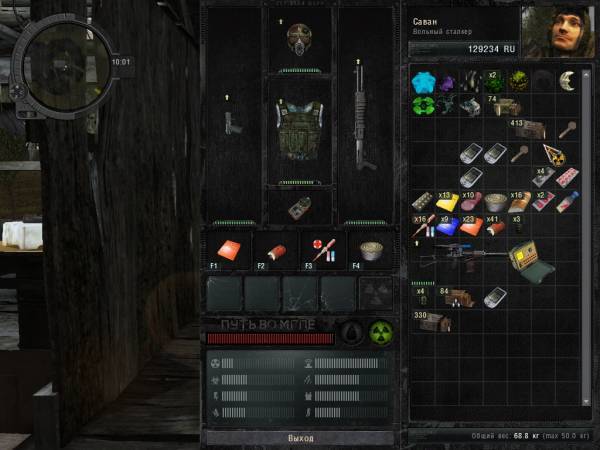Select the assault rifle in the backpack
Image resolution: width=600 pixels, height=450 pixels.
[x=458, y=256]
